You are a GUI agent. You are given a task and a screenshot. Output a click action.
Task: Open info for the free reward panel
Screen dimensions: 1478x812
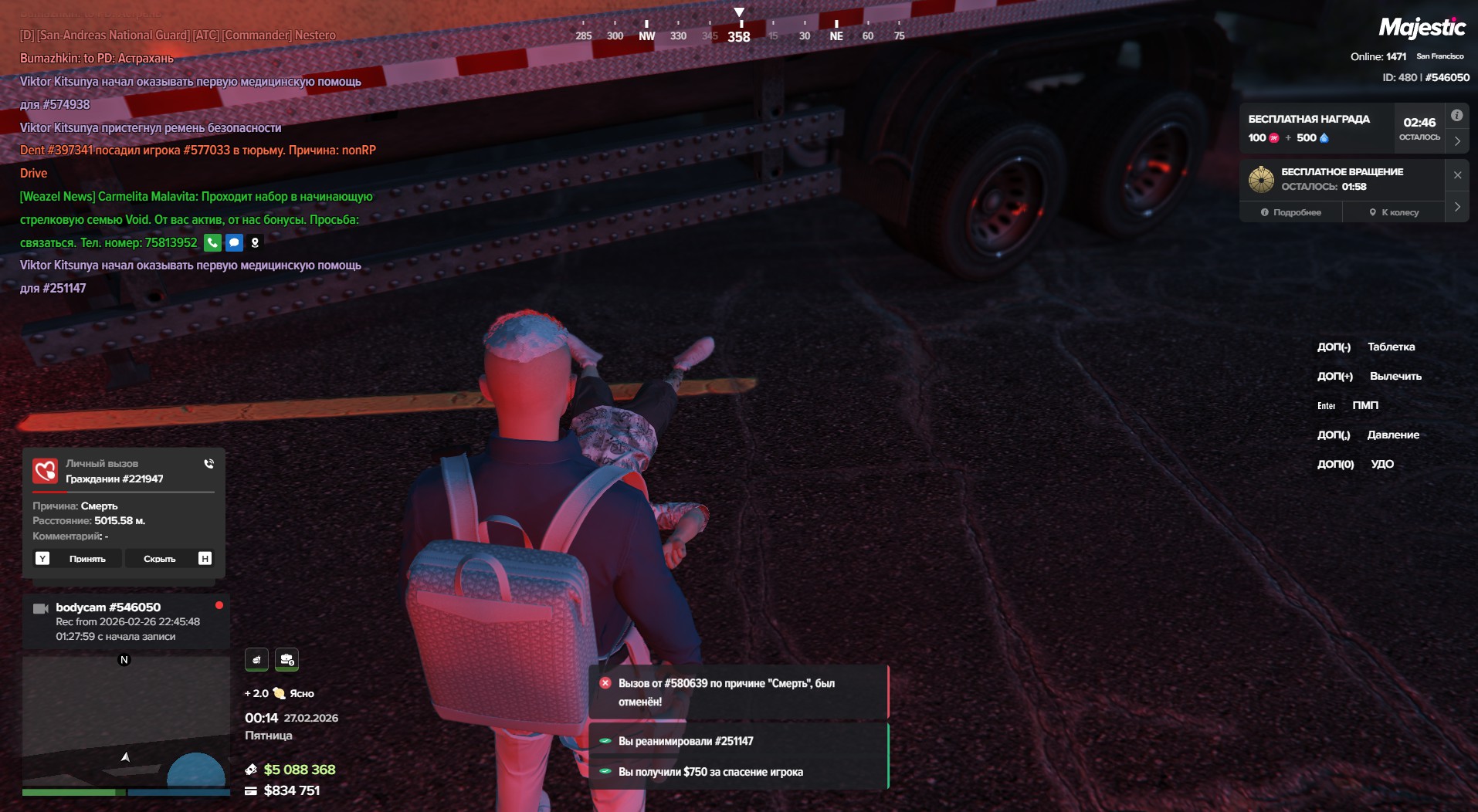1456,116
